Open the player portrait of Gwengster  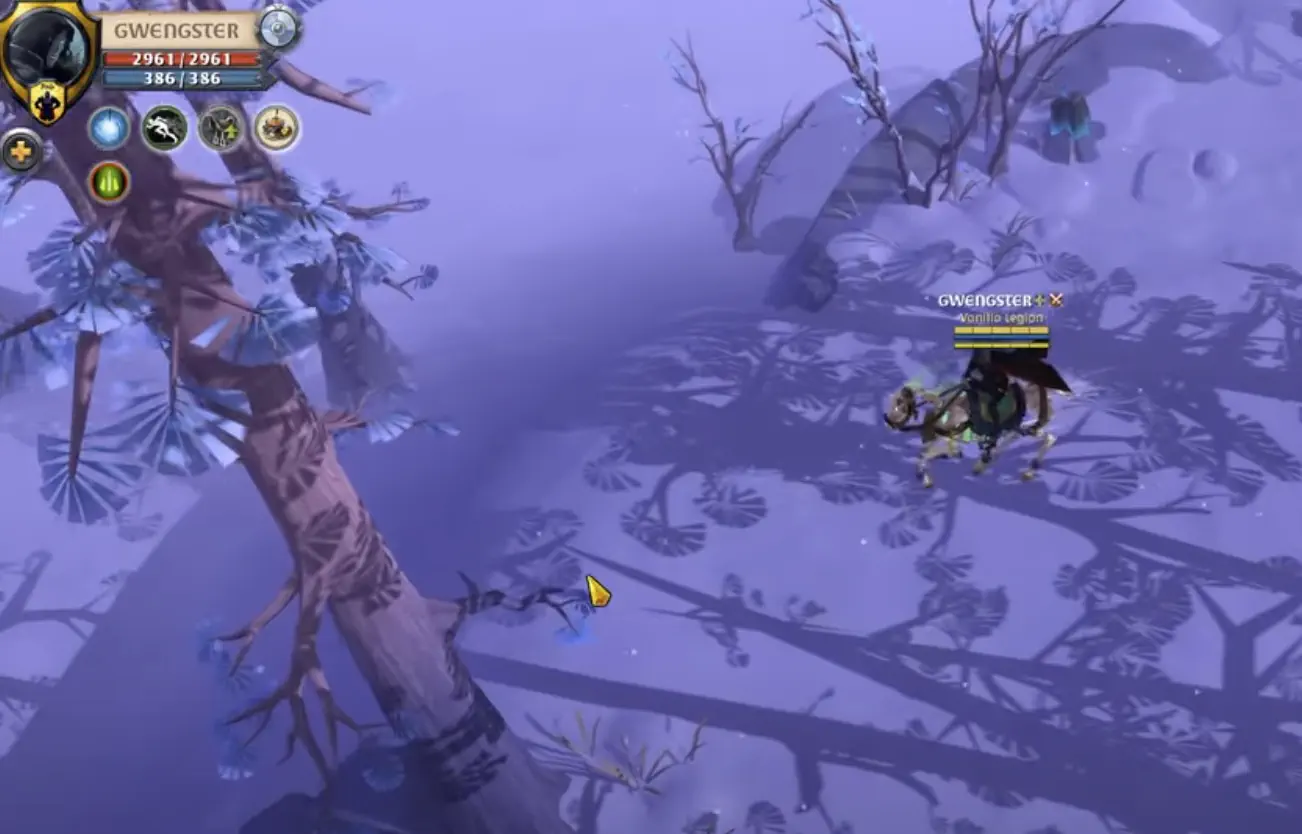point(45,44)
